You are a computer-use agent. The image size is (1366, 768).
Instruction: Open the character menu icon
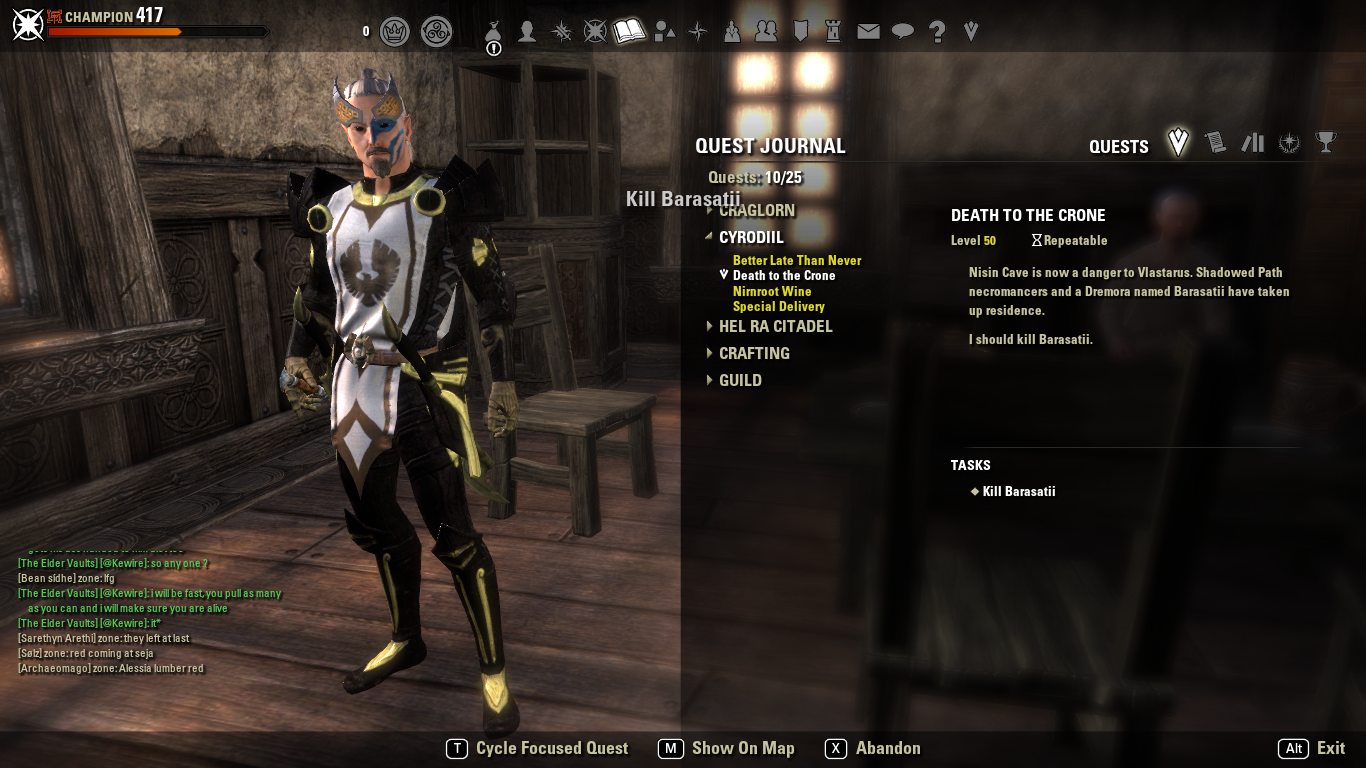(527, 31)
